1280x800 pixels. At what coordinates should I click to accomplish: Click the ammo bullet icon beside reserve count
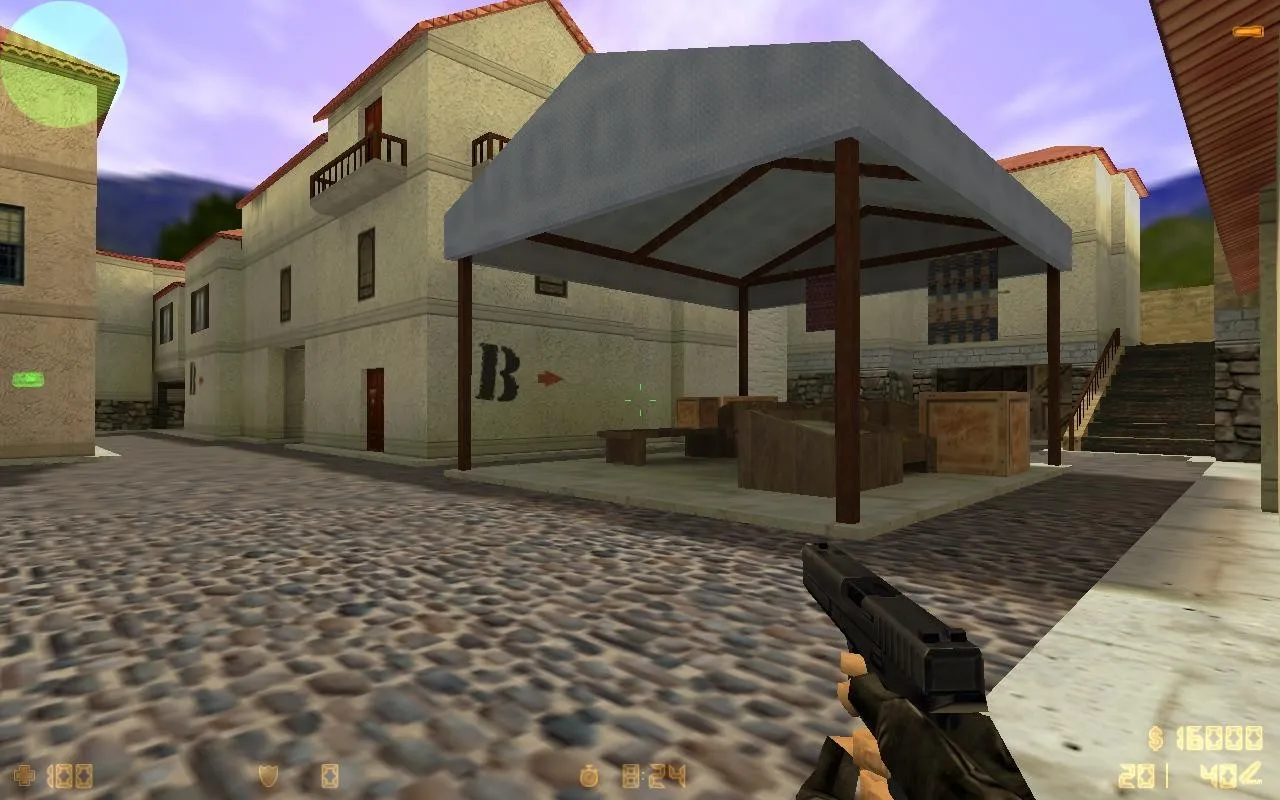pyautogui.click(x=1252, y=775)
